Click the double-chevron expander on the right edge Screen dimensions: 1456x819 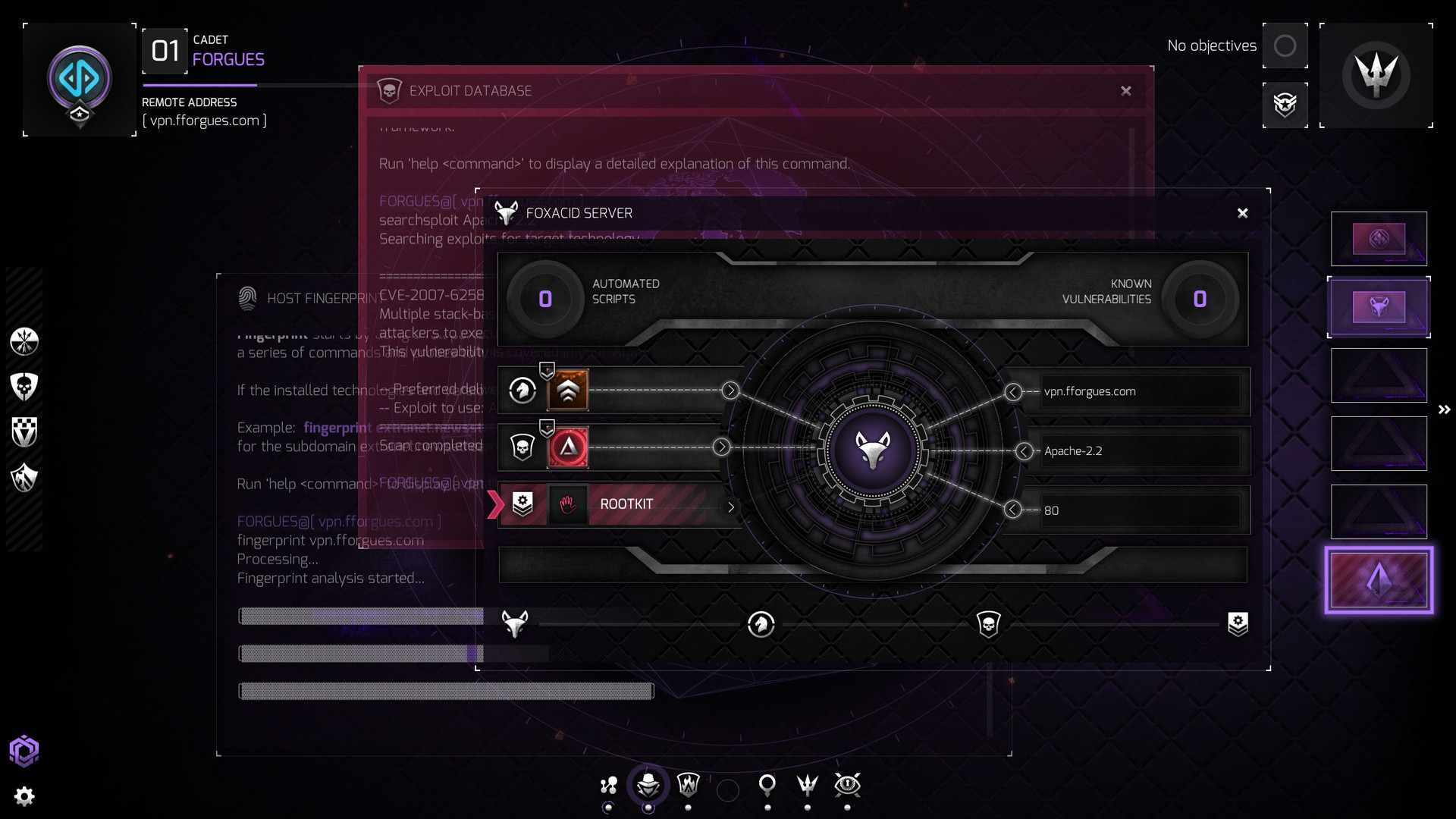pos(1444,409)
